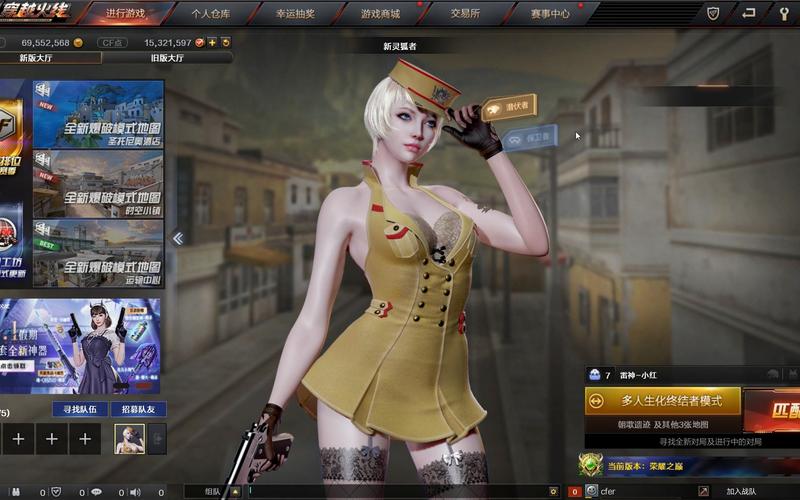800x500 pixels.
Task: Open the 进行游戏 tab
Action: click(x=126, y=14)
